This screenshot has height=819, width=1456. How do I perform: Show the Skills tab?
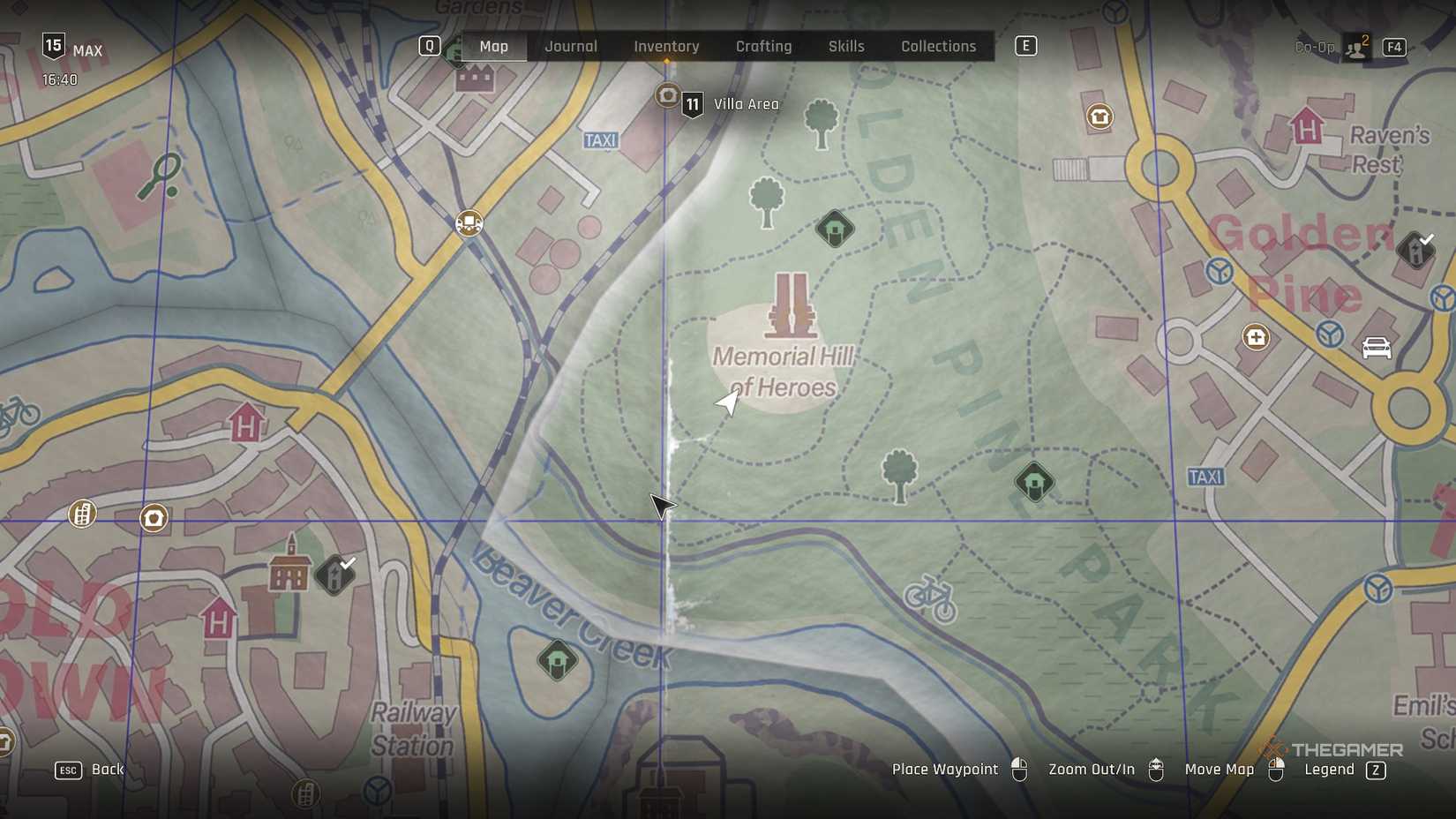pos(845,47)
